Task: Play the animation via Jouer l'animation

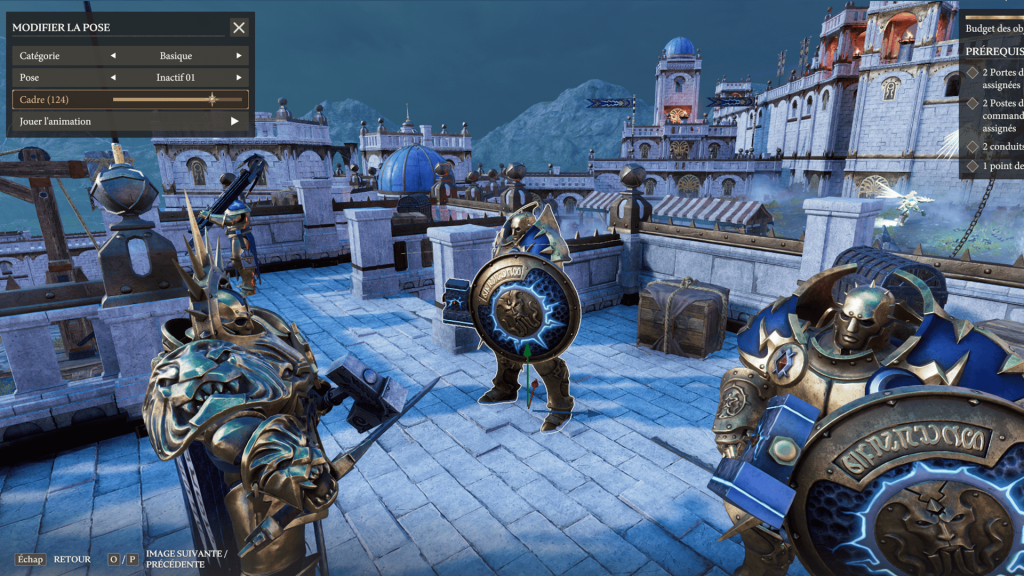Action: point(235,121)
